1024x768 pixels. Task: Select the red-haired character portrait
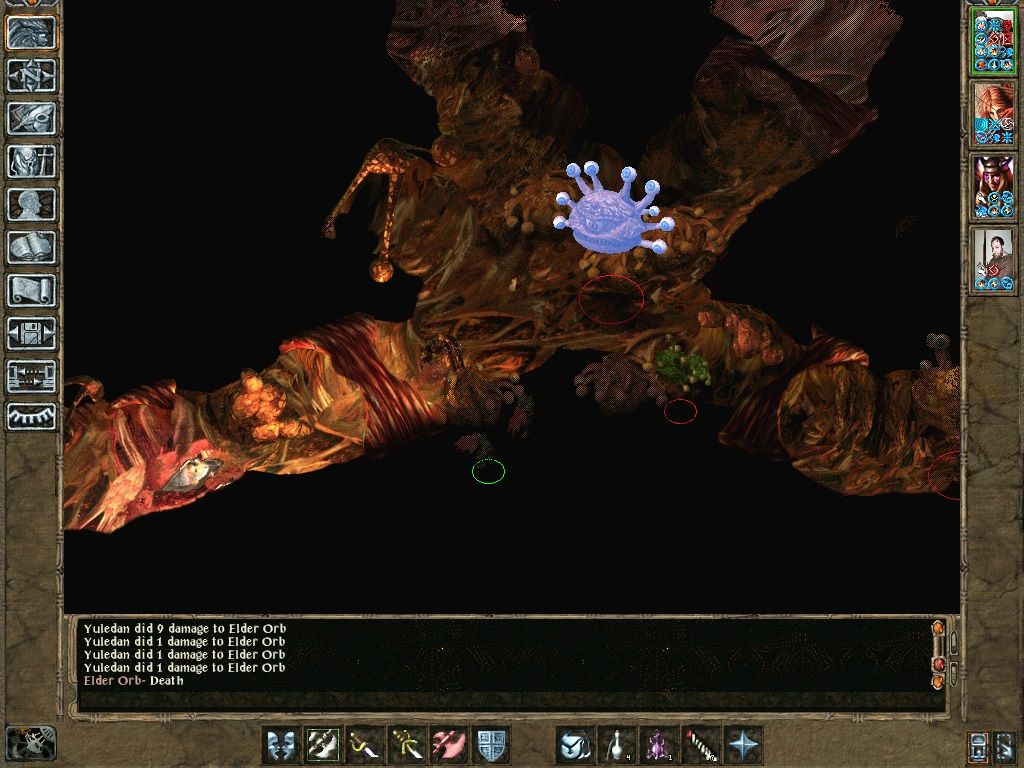click(993, 113)
